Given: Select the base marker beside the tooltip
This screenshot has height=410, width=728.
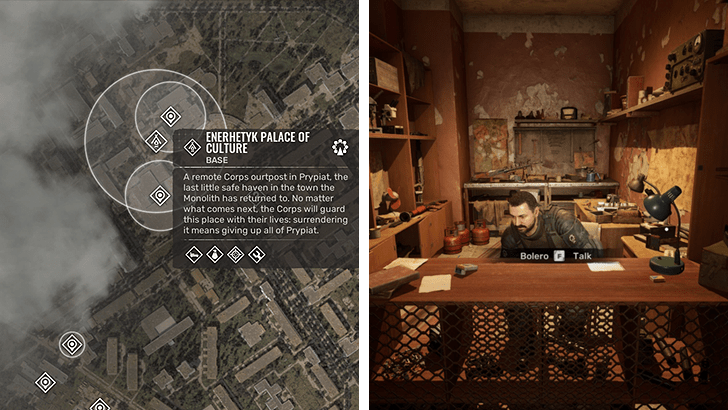Looking at the screenshot, I should click(155, 142).
